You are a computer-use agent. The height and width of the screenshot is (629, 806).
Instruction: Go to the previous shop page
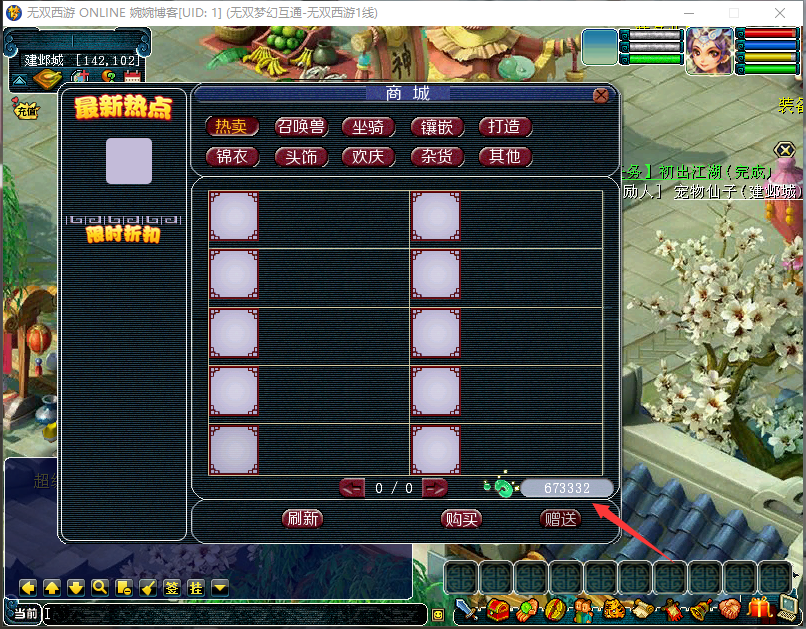[353, 488]
